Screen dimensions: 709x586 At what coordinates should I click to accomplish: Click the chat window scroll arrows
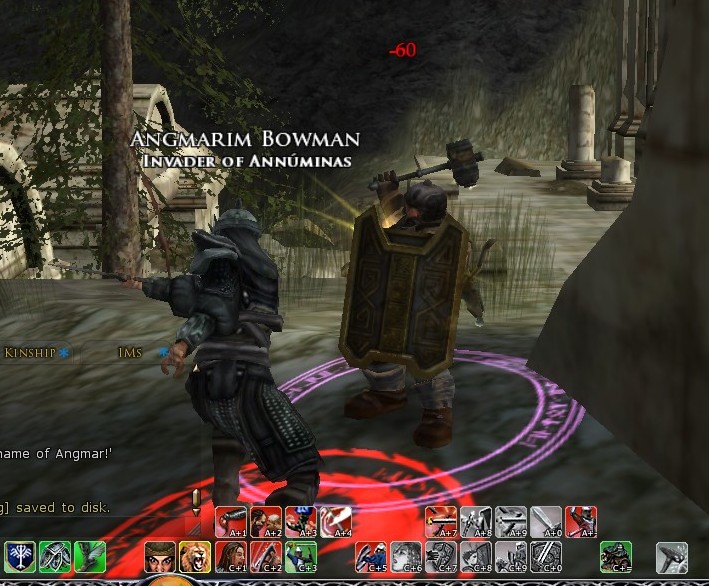[x=195, y=500]
